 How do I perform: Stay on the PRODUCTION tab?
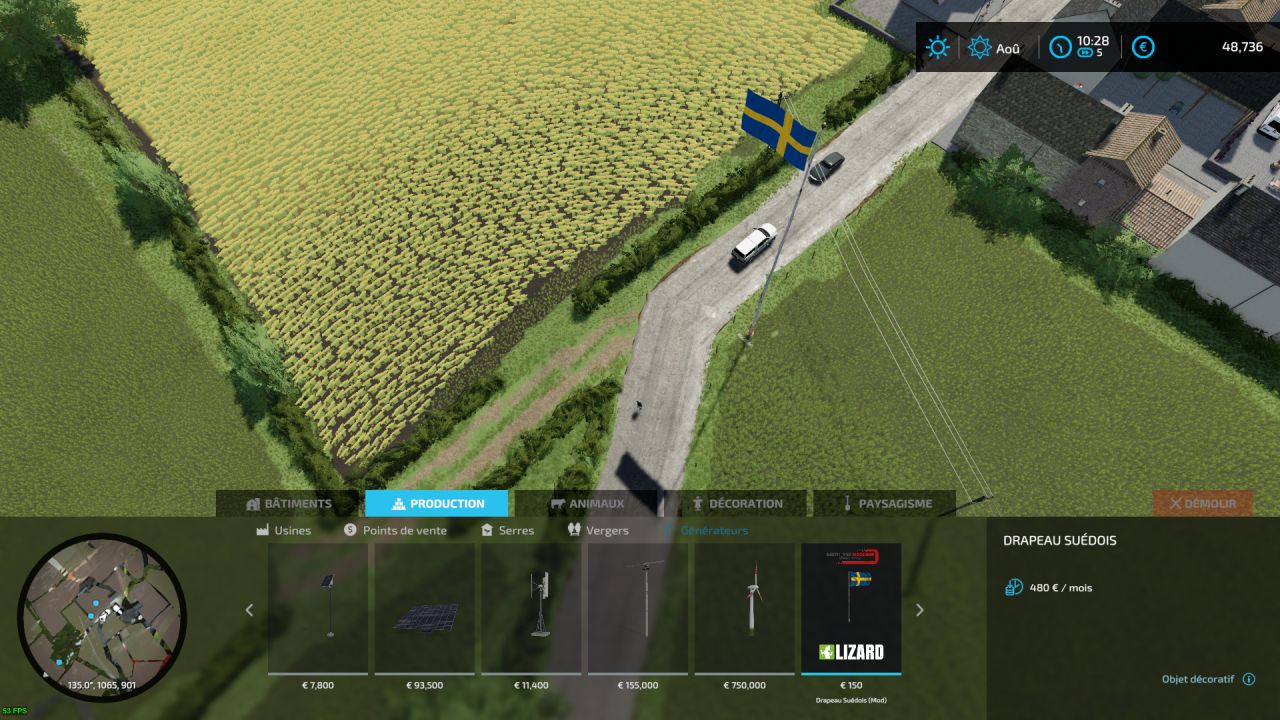point(437,503)
